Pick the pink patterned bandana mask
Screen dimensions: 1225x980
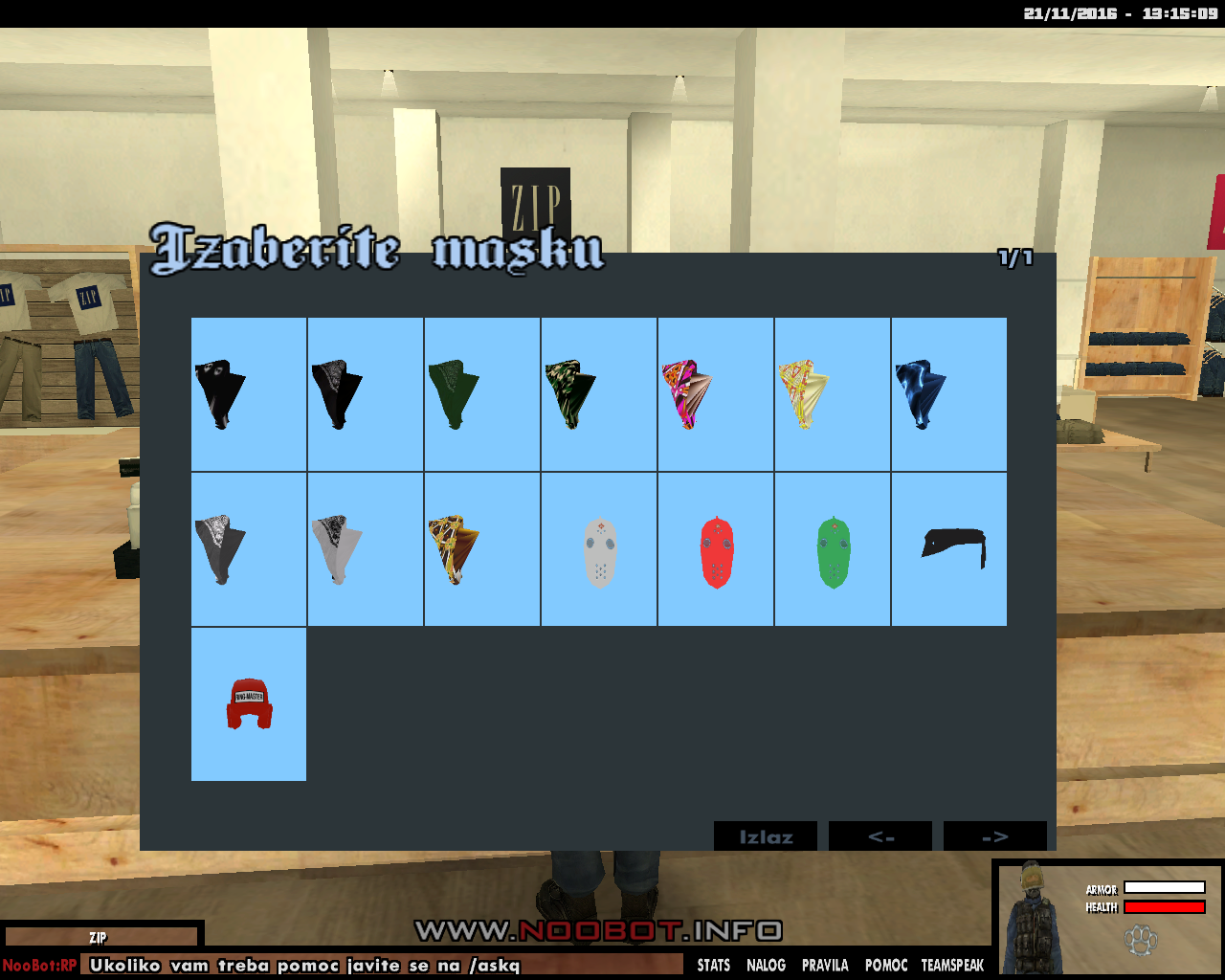716,394
